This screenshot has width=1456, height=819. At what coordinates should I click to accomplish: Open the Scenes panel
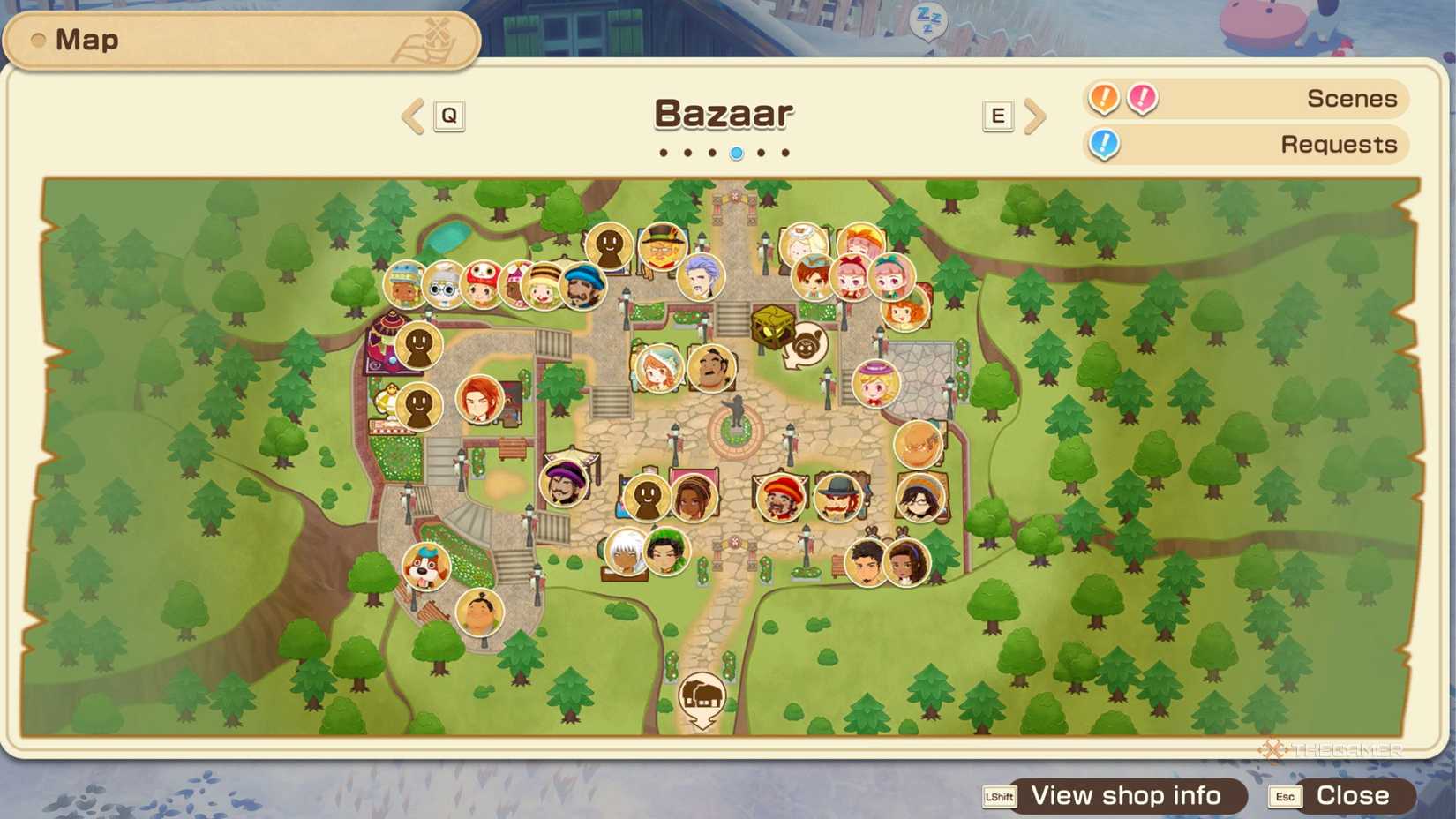1351,98
